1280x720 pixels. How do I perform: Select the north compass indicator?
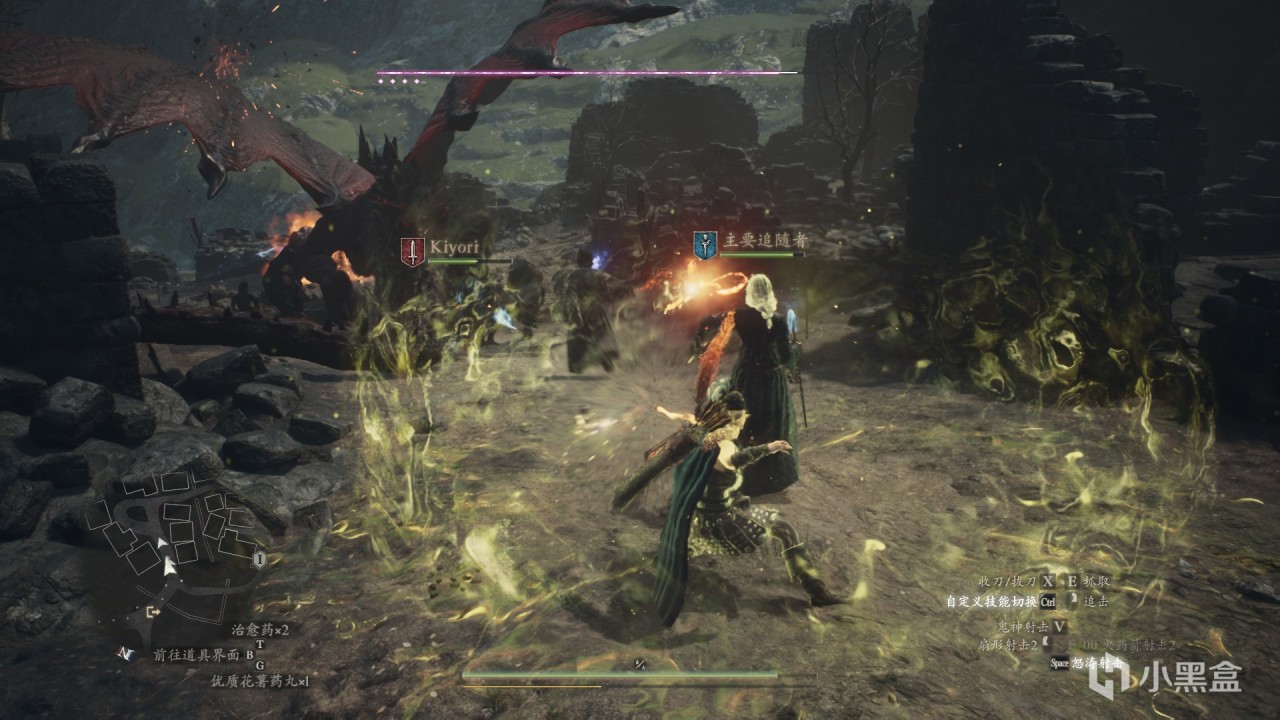tap(125, 653)
